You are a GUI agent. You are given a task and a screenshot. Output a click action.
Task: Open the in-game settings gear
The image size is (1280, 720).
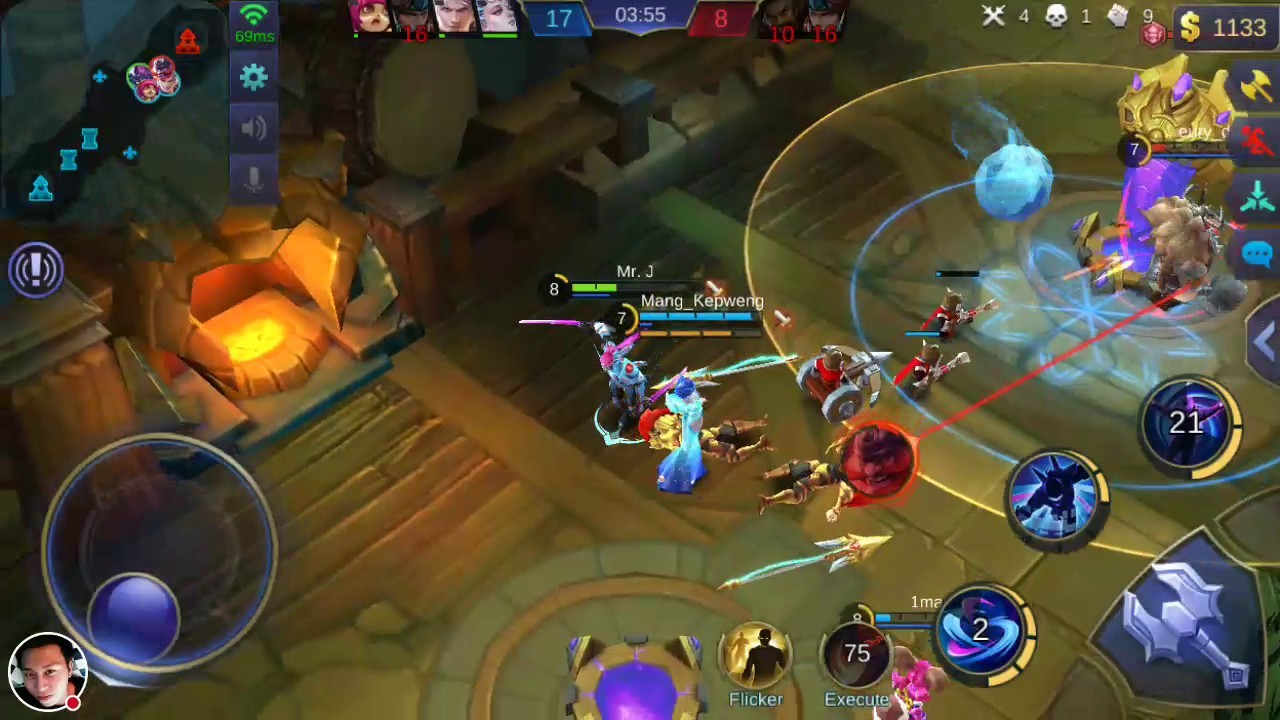click(x=253, y=77)
